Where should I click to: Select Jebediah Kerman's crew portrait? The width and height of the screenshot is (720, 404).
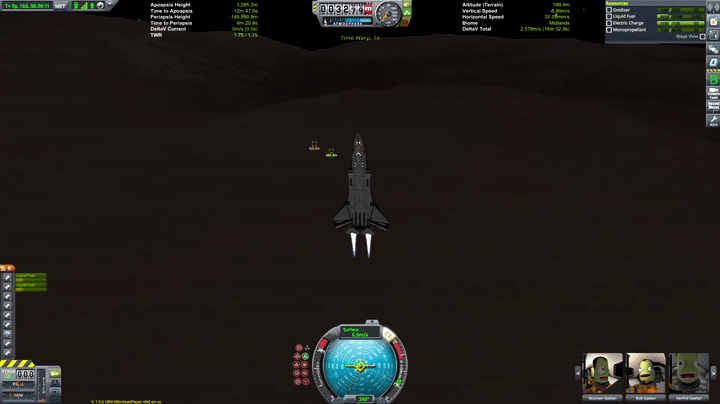601,373
